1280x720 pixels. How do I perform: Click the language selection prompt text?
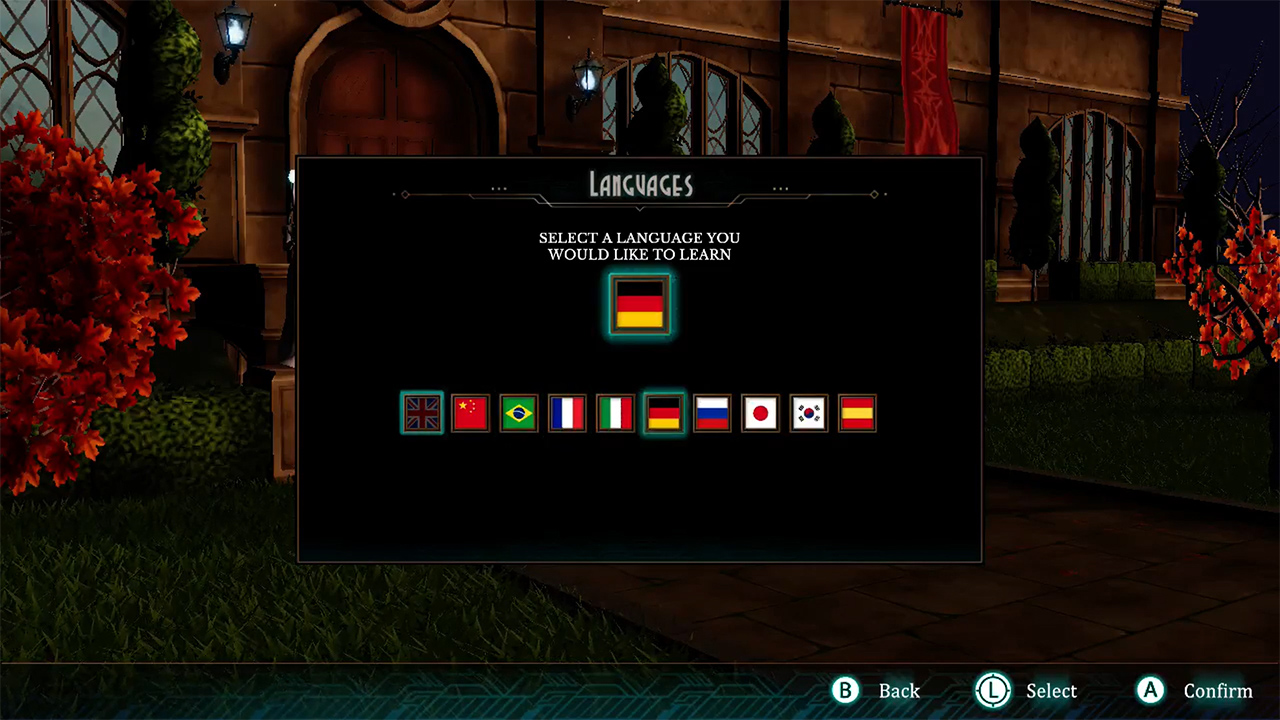(x=640, y=246)
